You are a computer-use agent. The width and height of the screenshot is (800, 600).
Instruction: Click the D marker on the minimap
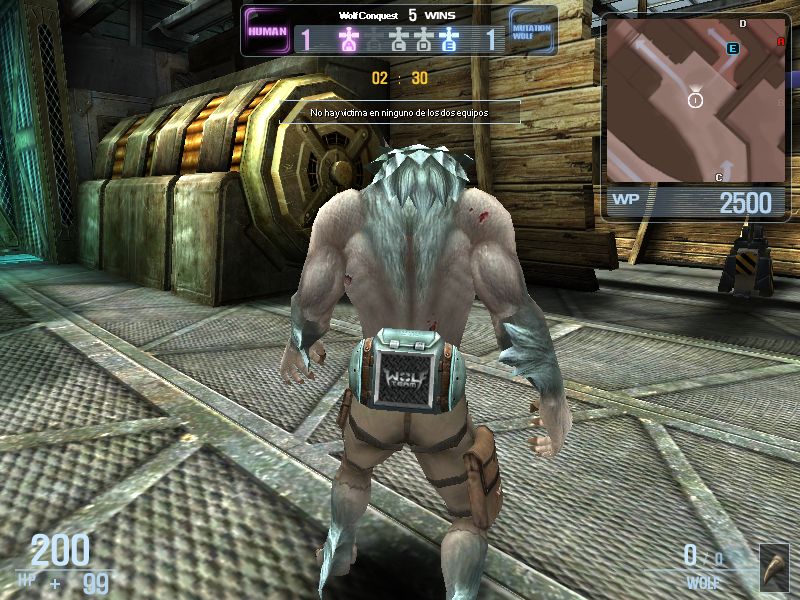[742, 23]
